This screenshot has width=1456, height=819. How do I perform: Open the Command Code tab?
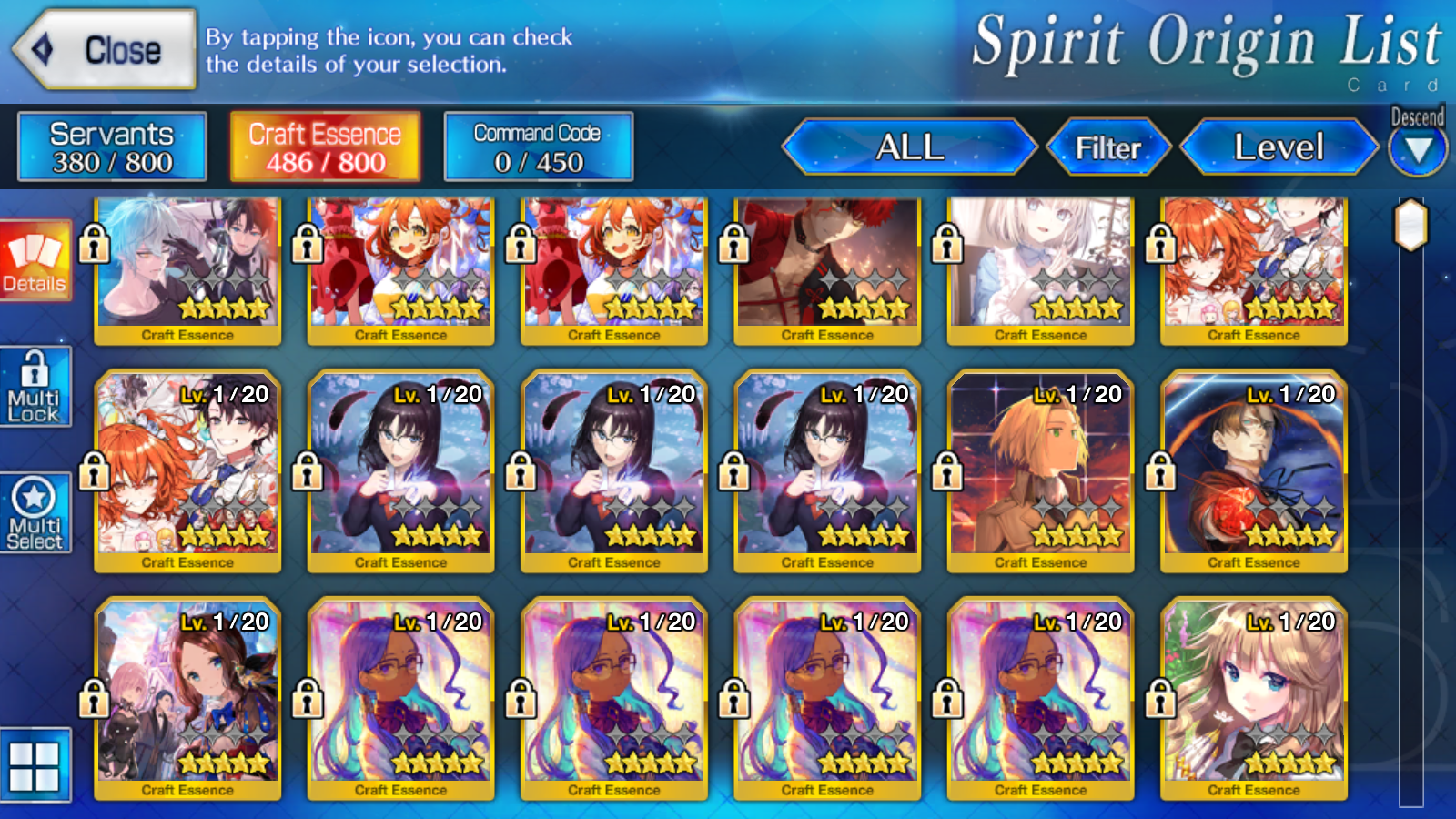(538, 147)
